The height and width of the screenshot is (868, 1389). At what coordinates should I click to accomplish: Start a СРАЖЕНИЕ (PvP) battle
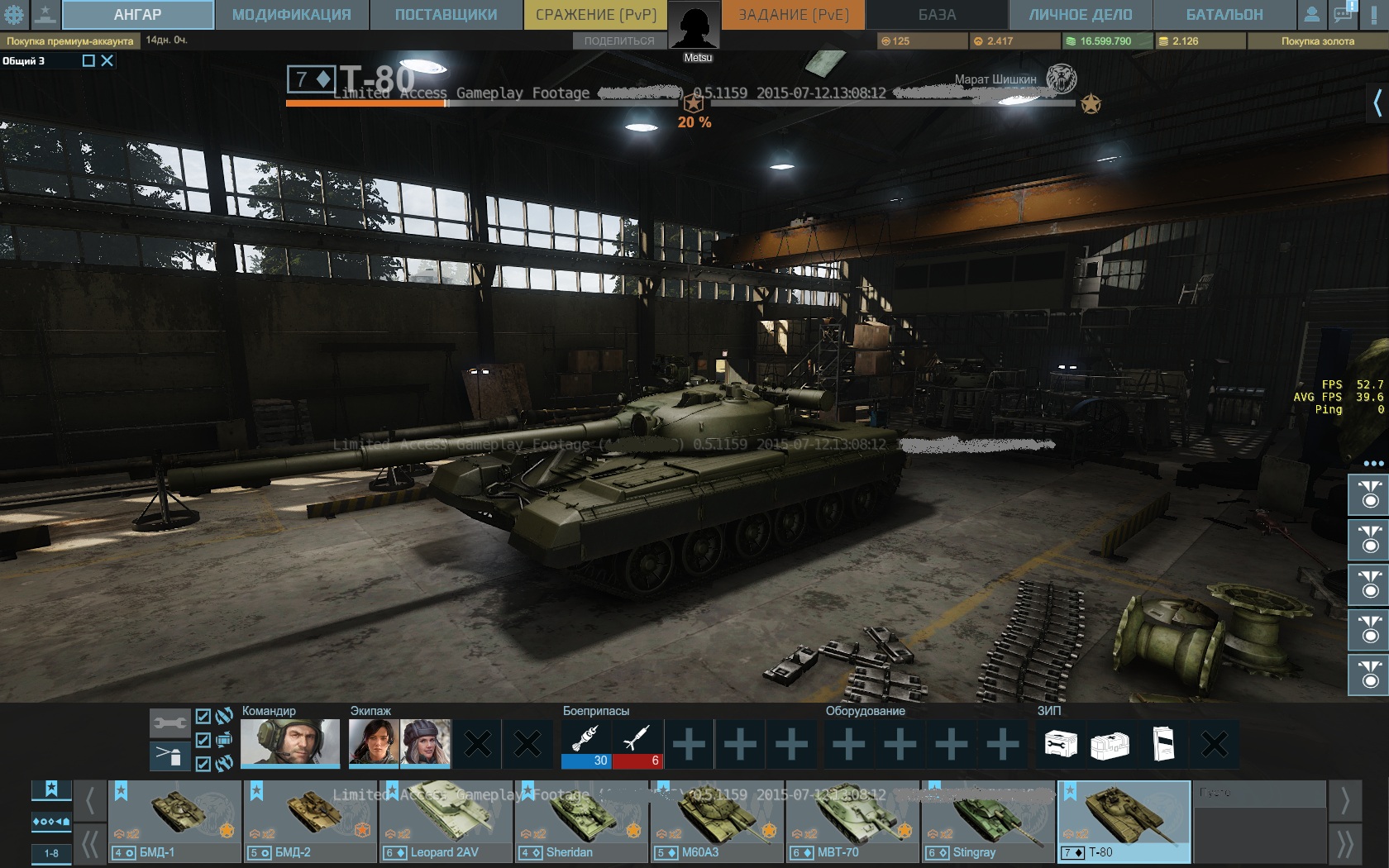tap(595, 15)
